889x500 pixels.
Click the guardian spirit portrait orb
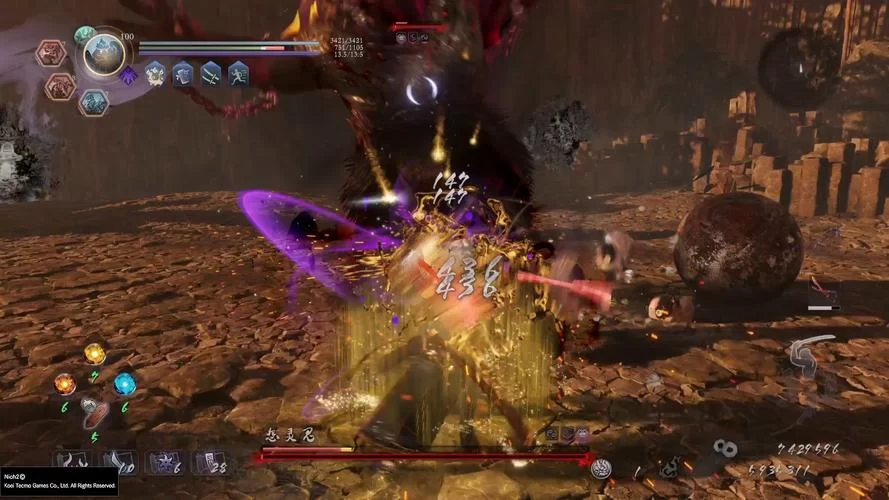point(104,56)
